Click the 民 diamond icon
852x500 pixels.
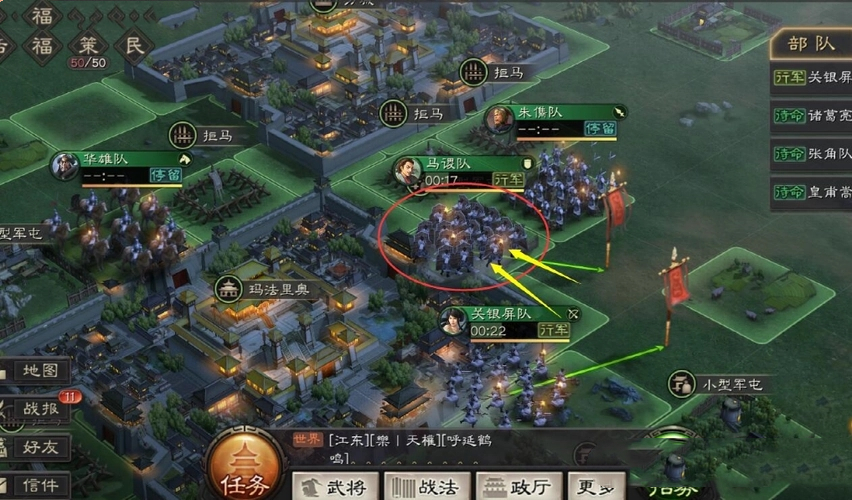click(x=132, y=45)
